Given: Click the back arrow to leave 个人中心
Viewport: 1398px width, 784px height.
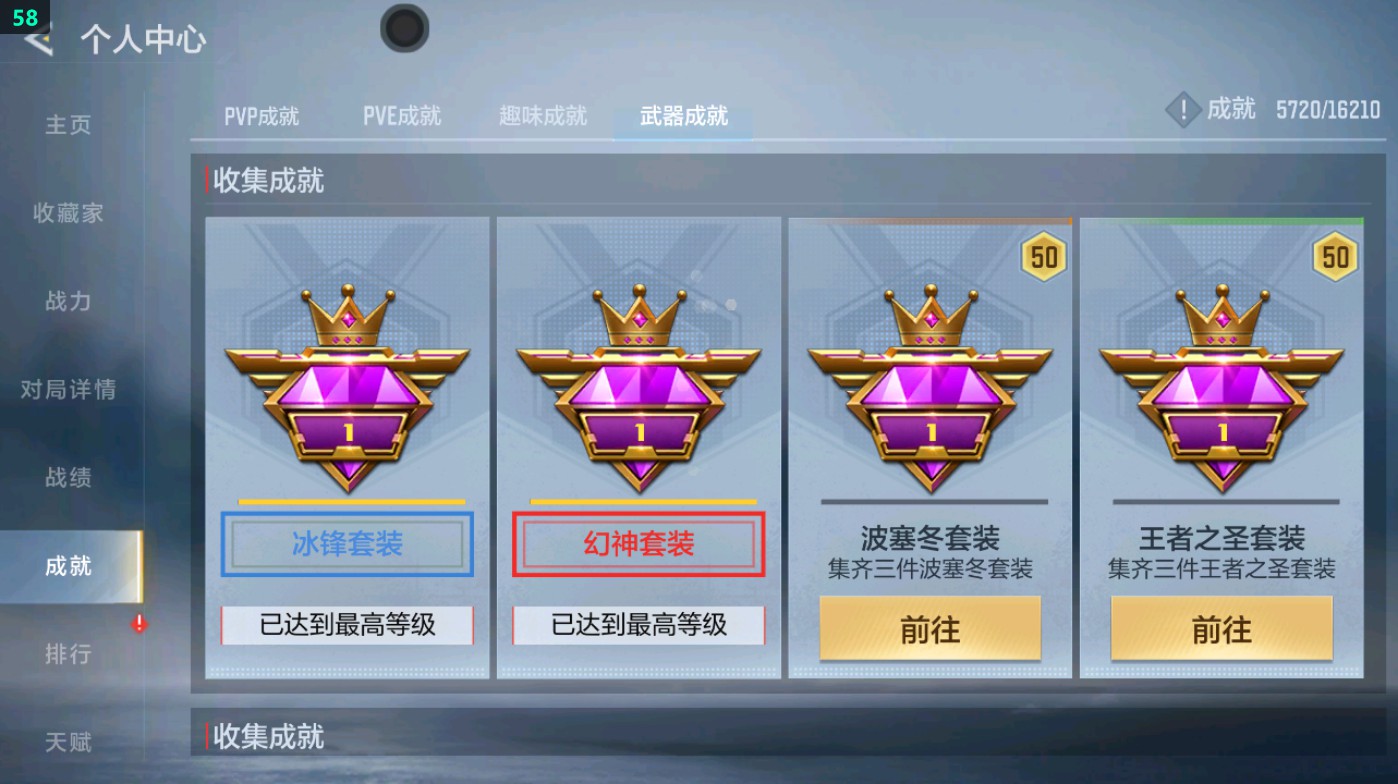Looking at the screenshot, I should [x=36, y=41].
